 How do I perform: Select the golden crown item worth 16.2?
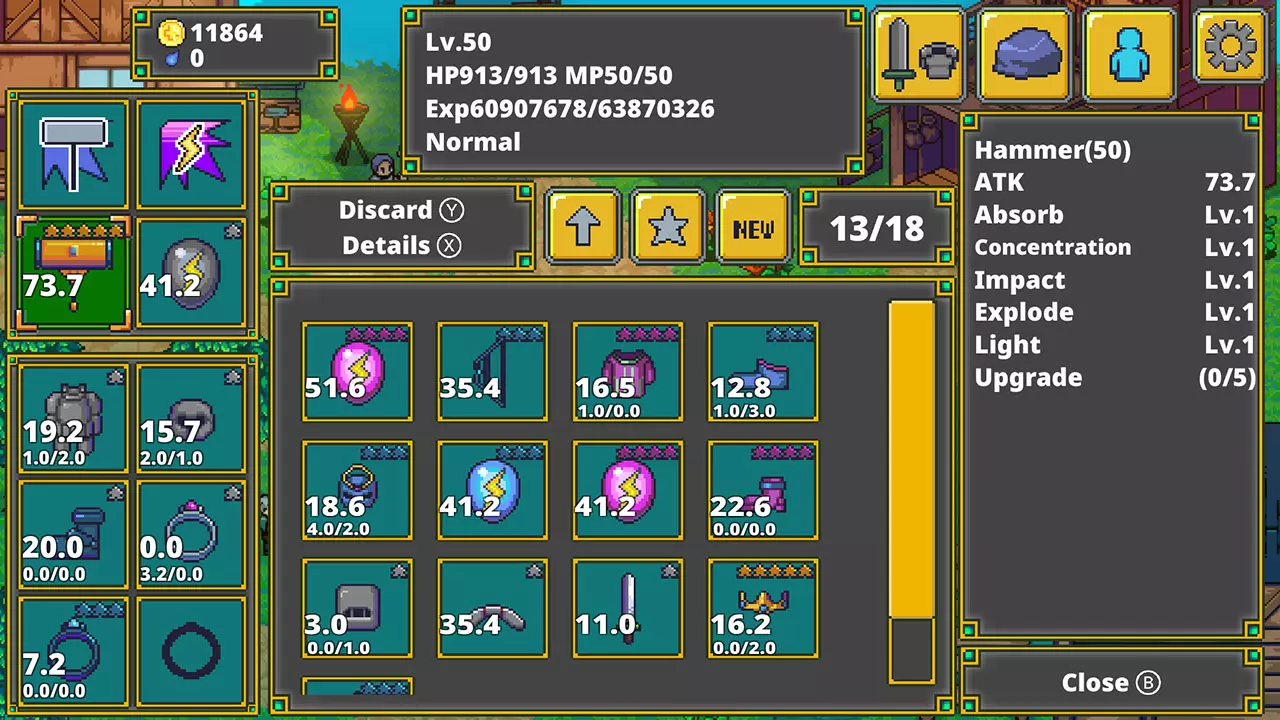pyautogui.click(x=762, y=608)
